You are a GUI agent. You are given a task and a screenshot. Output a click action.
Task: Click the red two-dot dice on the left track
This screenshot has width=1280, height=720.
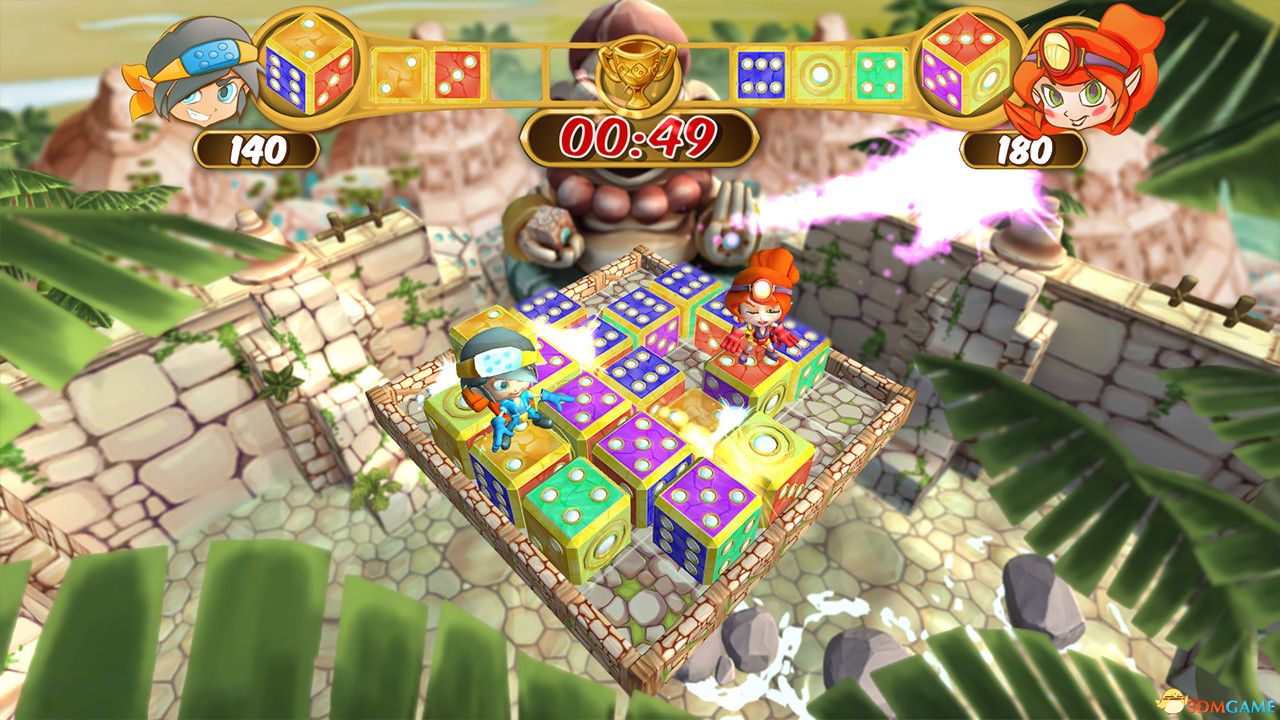[456, 75]
